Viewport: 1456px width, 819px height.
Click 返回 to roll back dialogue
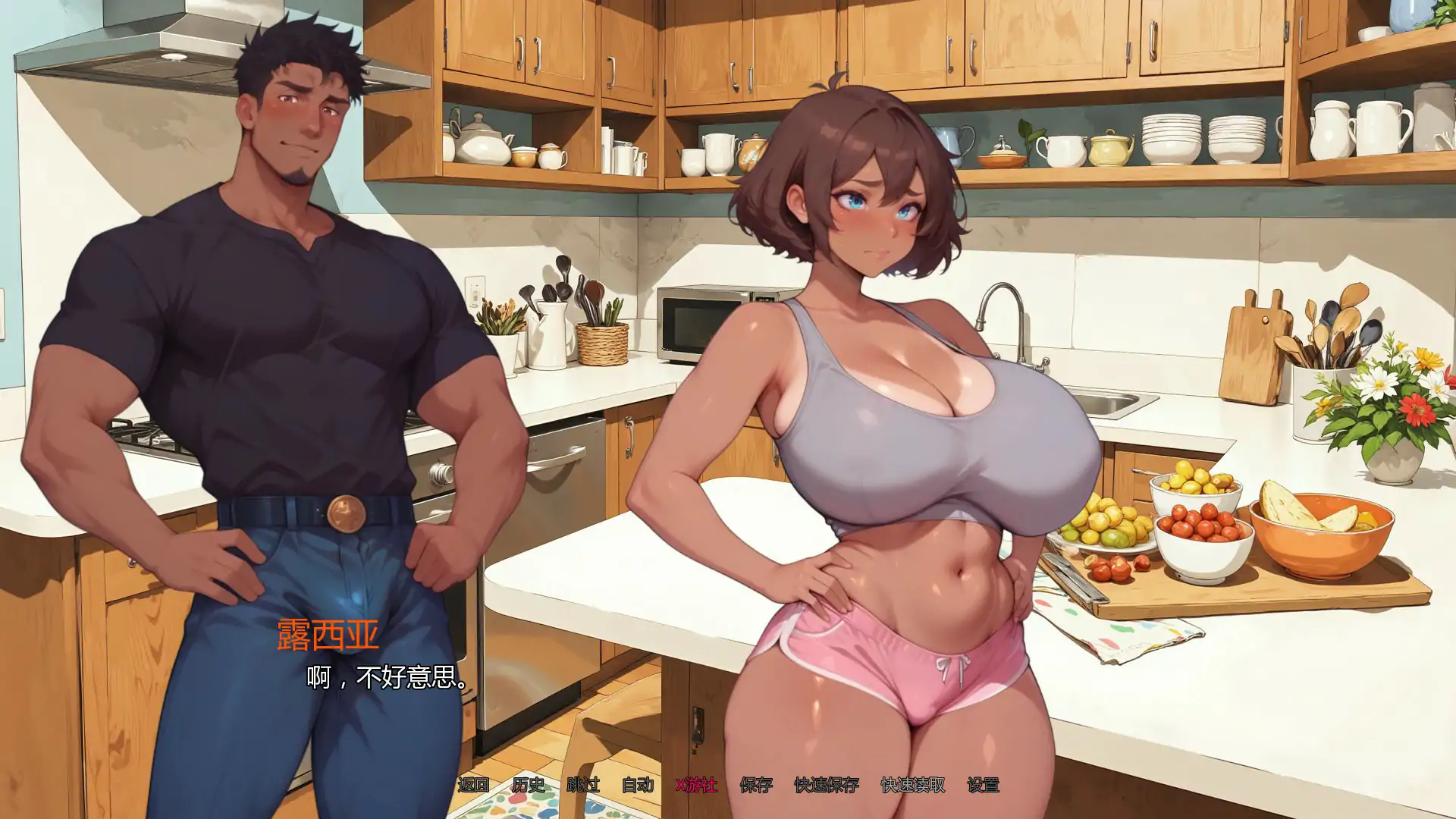[x=473, y=787]
